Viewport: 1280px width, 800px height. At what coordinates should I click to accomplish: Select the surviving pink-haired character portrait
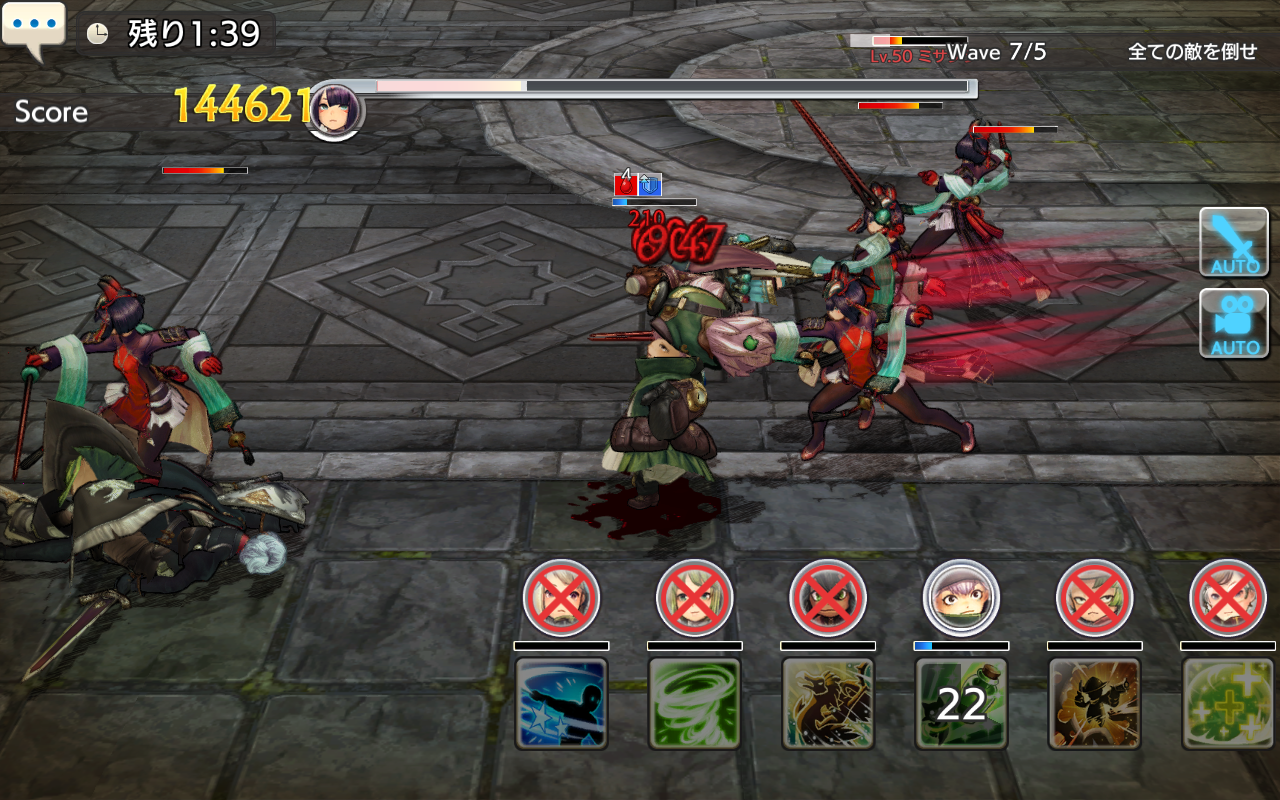click(x=961, y=598)
